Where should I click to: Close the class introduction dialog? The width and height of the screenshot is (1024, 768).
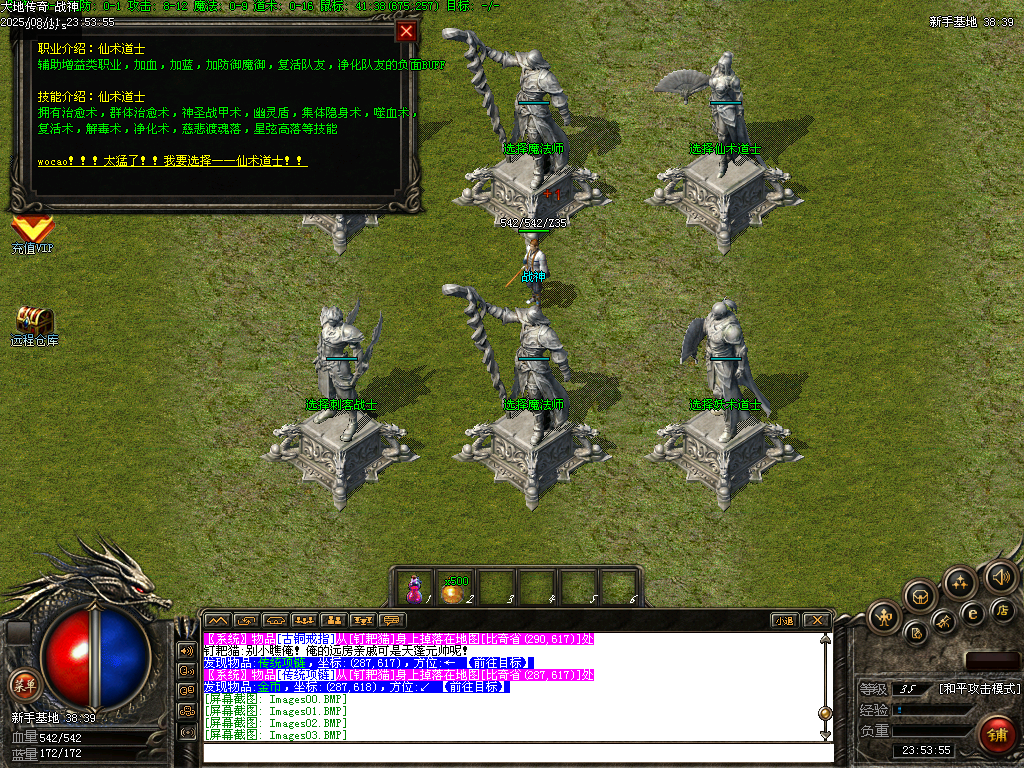[406, 31]
